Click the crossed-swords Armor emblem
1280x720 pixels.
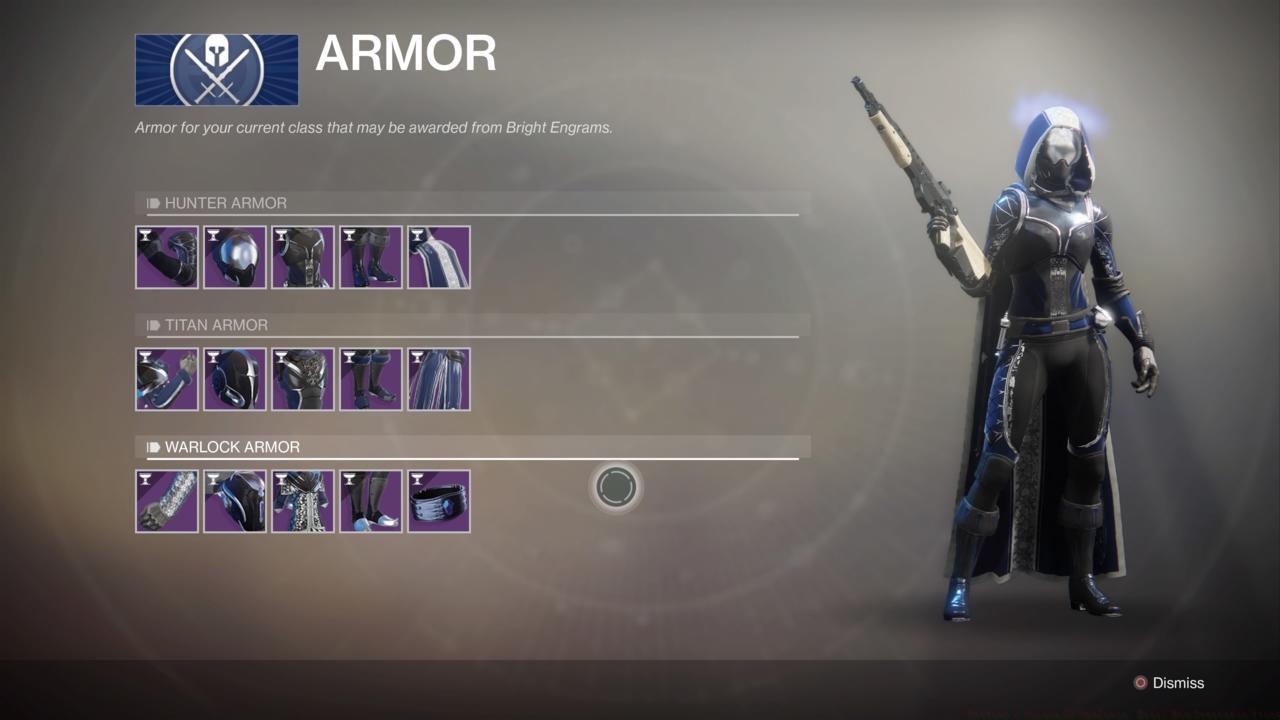[x=216, y=70]
